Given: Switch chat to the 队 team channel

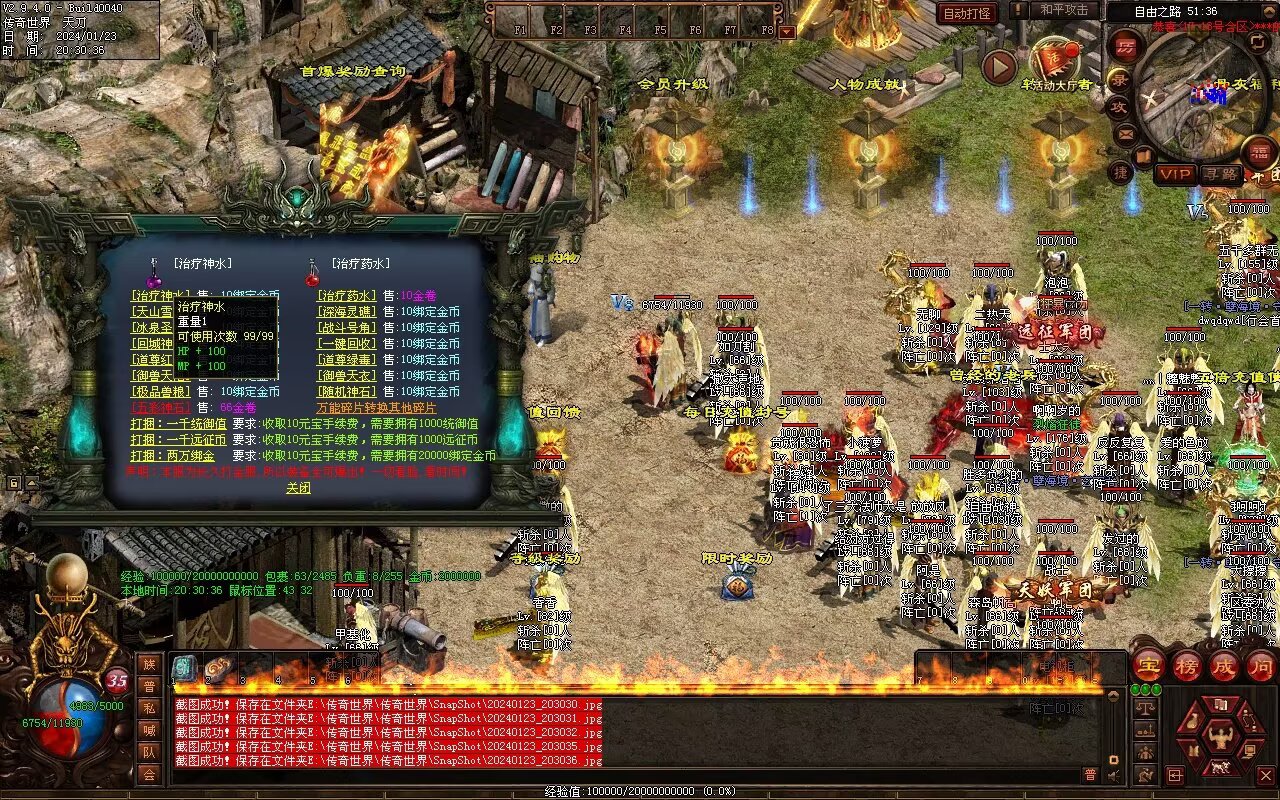Looking at the screenshot, I should [x=149, y=751].
